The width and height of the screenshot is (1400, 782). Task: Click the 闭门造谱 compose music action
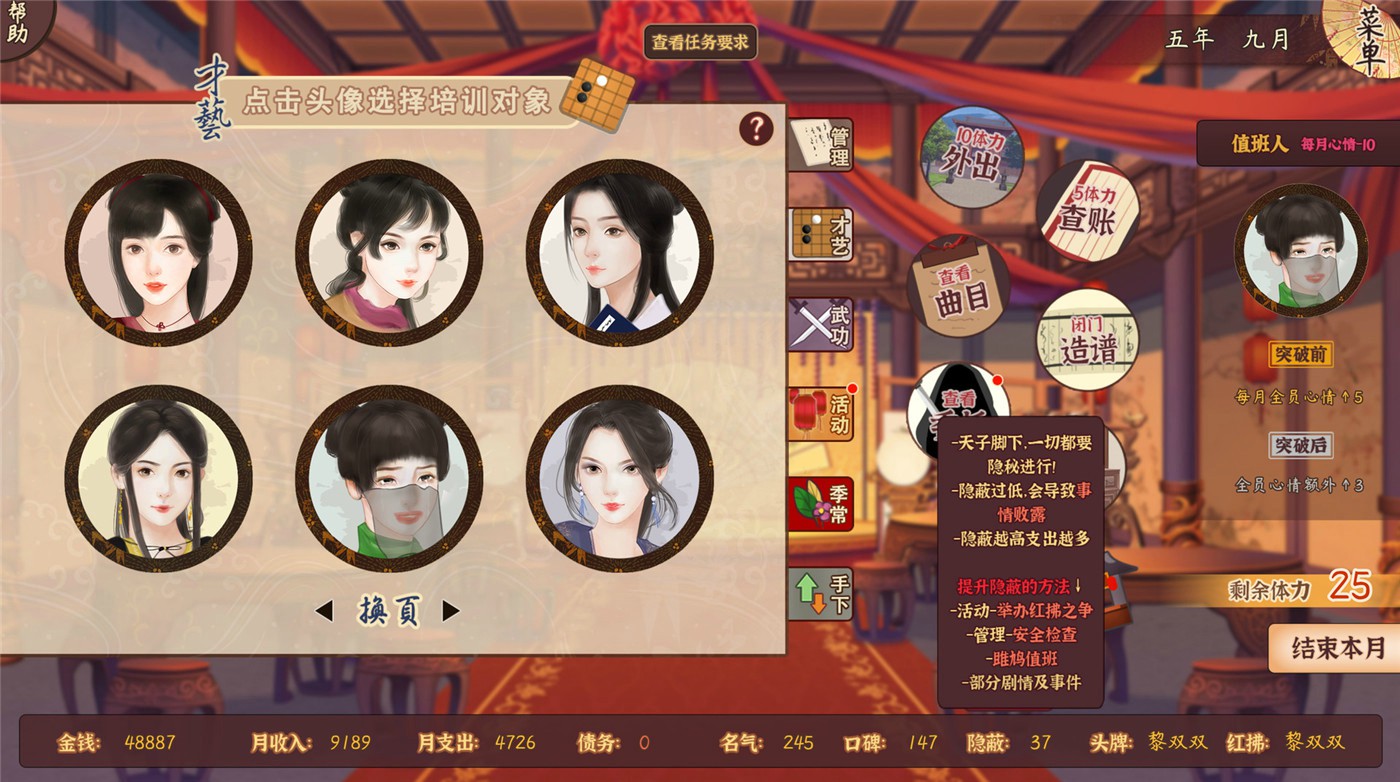(x=1090, y=340)
